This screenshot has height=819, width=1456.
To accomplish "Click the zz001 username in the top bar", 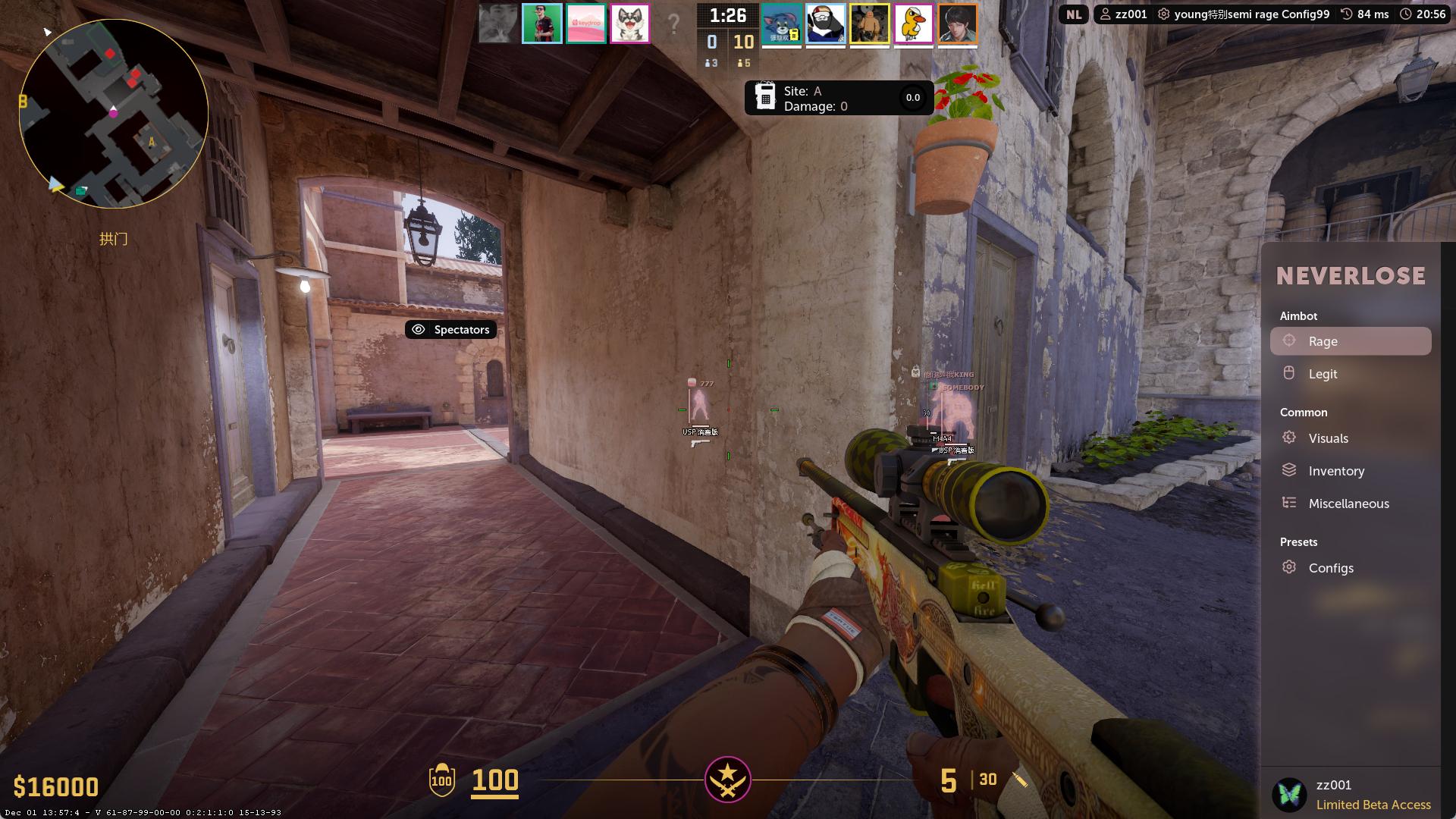I will pos(1124,14).
